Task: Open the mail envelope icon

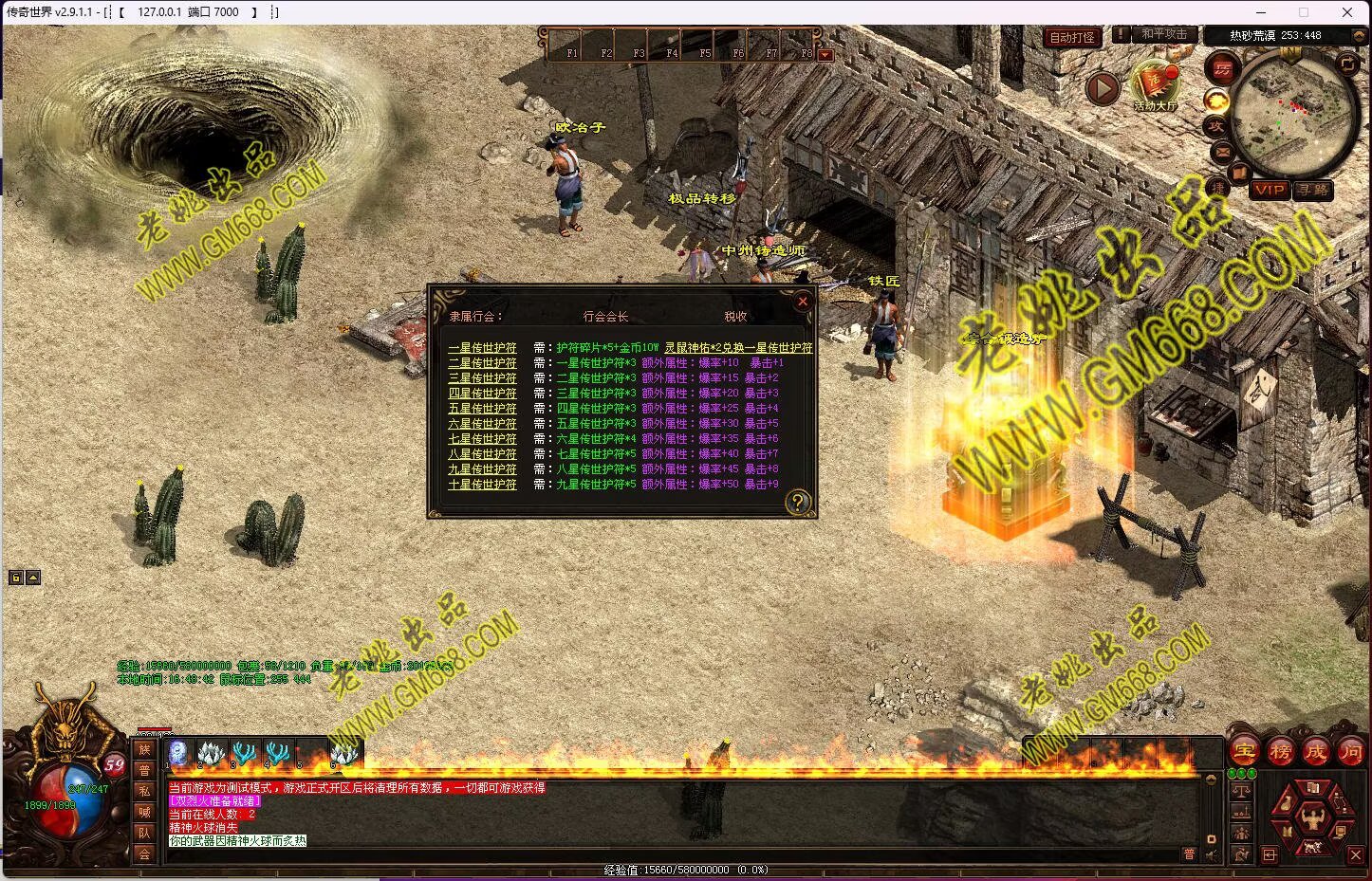Action: pyautogui.click(x=1222, y=151)
